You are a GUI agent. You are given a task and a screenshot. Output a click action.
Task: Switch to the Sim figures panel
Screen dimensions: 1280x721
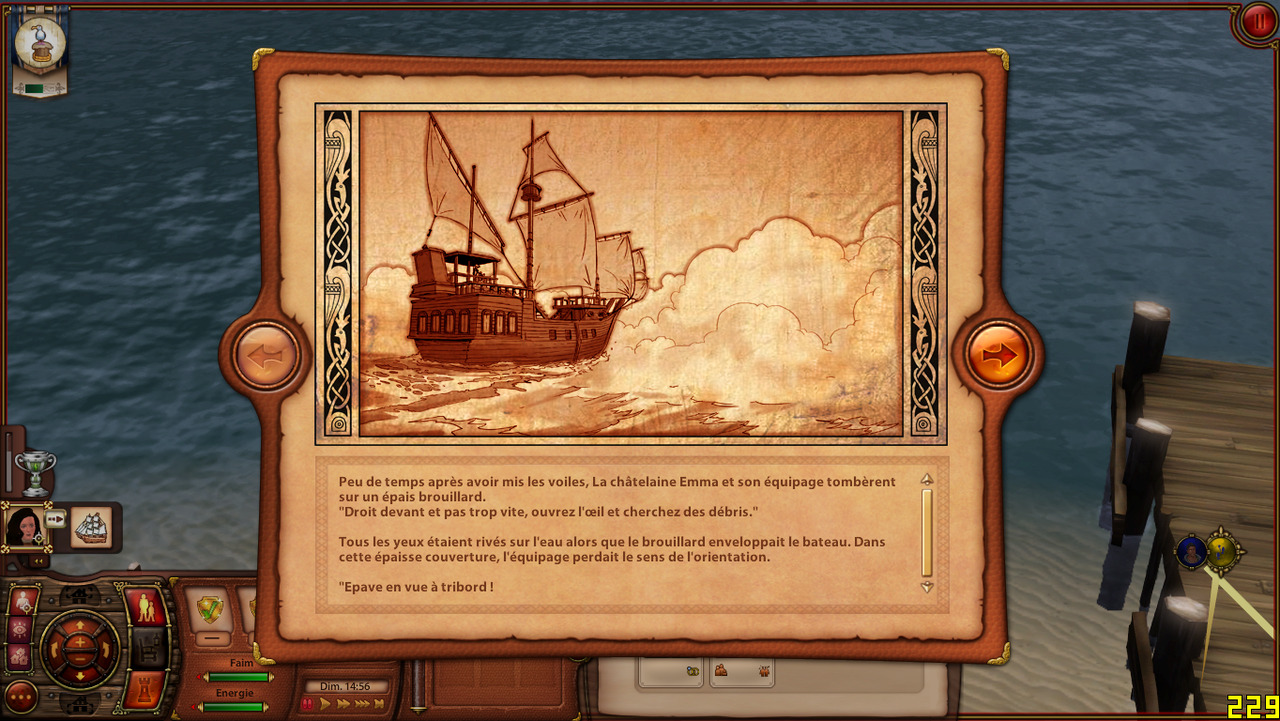point(146,606)
